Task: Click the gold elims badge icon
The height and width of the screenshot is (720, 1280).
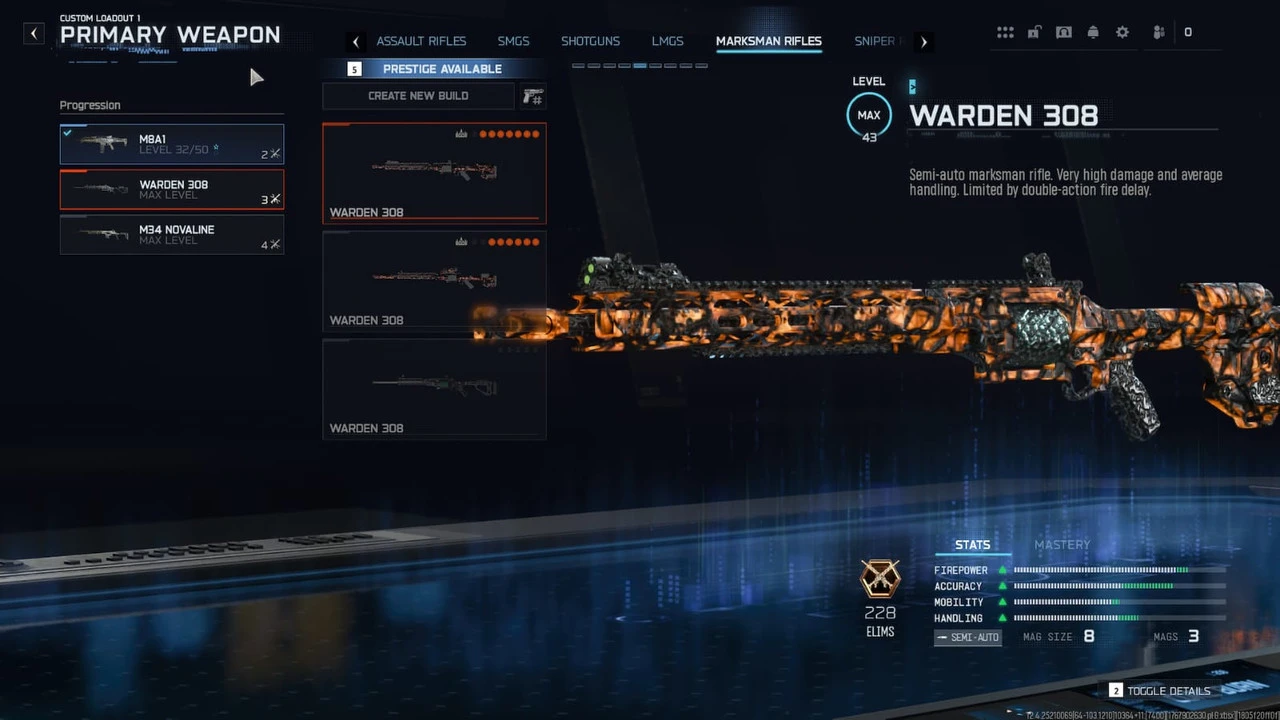Action: point(880,581)
